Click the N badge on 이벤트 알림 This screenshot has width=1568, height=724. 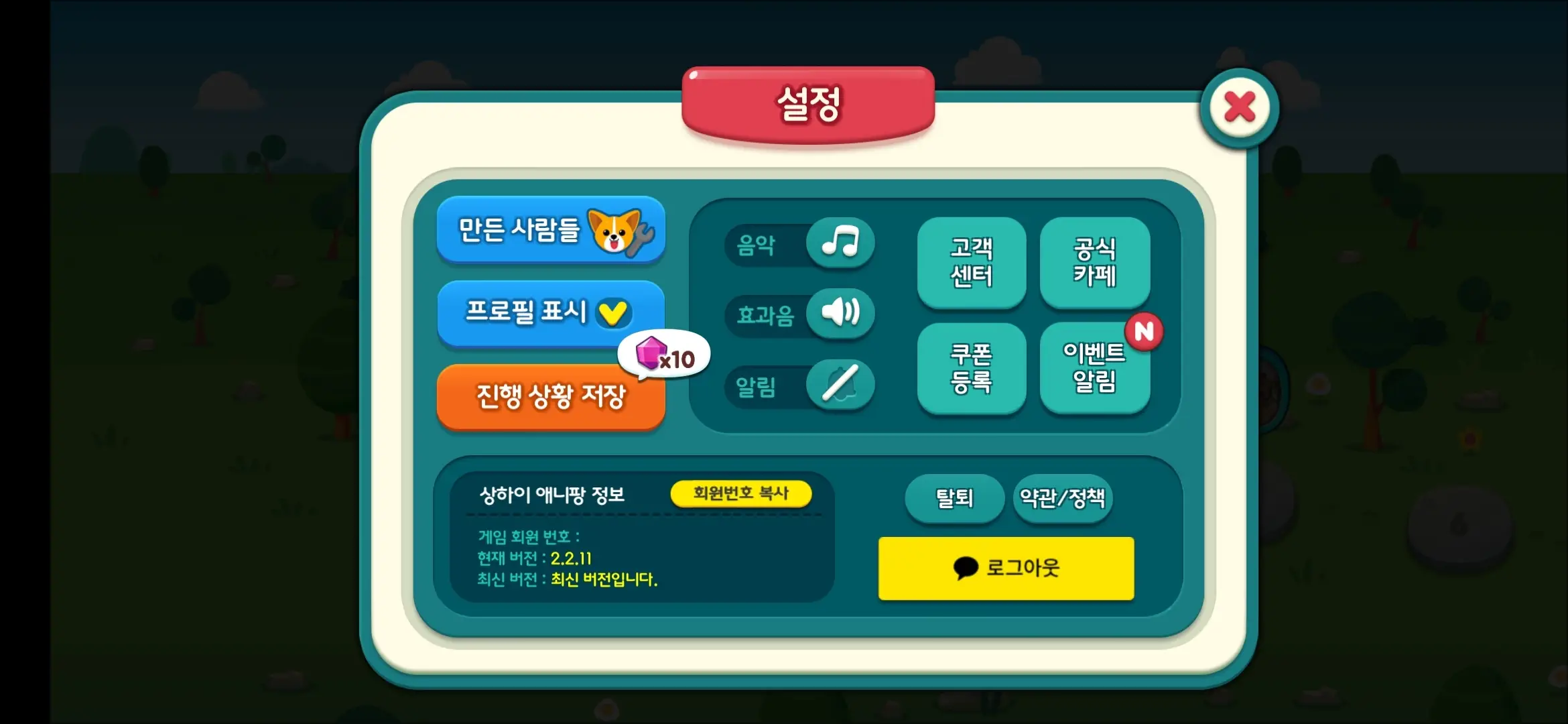pos(1144,332)
